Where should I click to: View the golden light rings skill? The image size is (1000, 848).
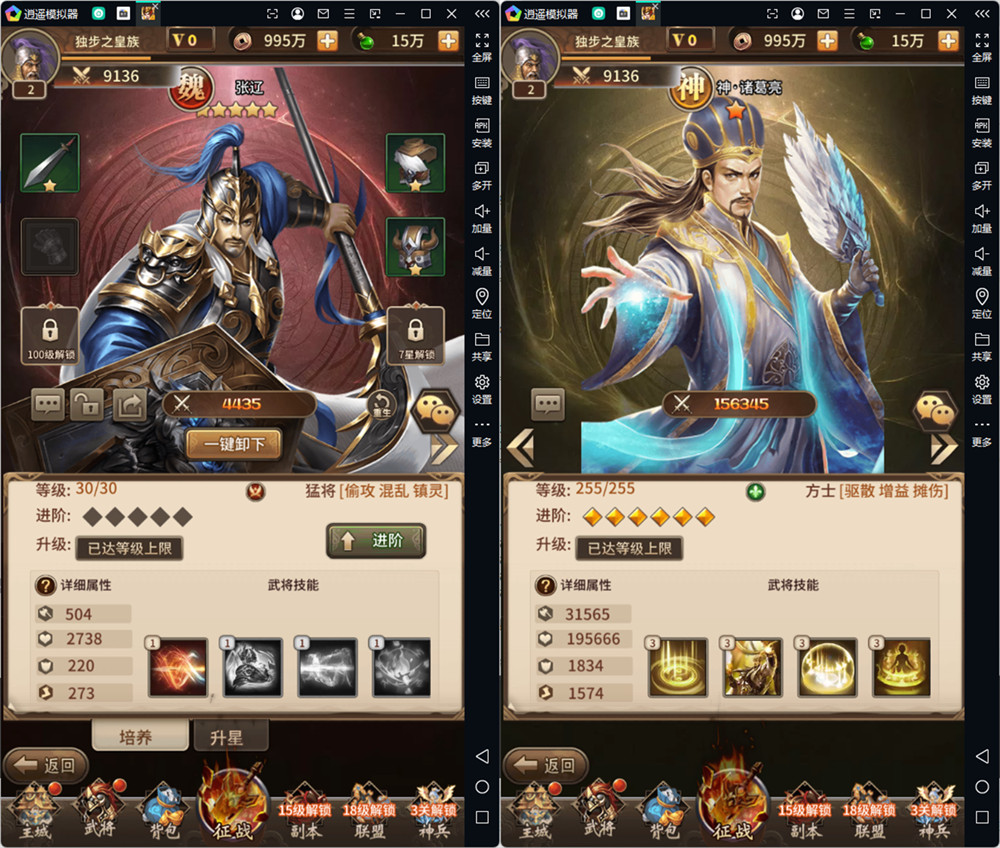tap(677, 667)
